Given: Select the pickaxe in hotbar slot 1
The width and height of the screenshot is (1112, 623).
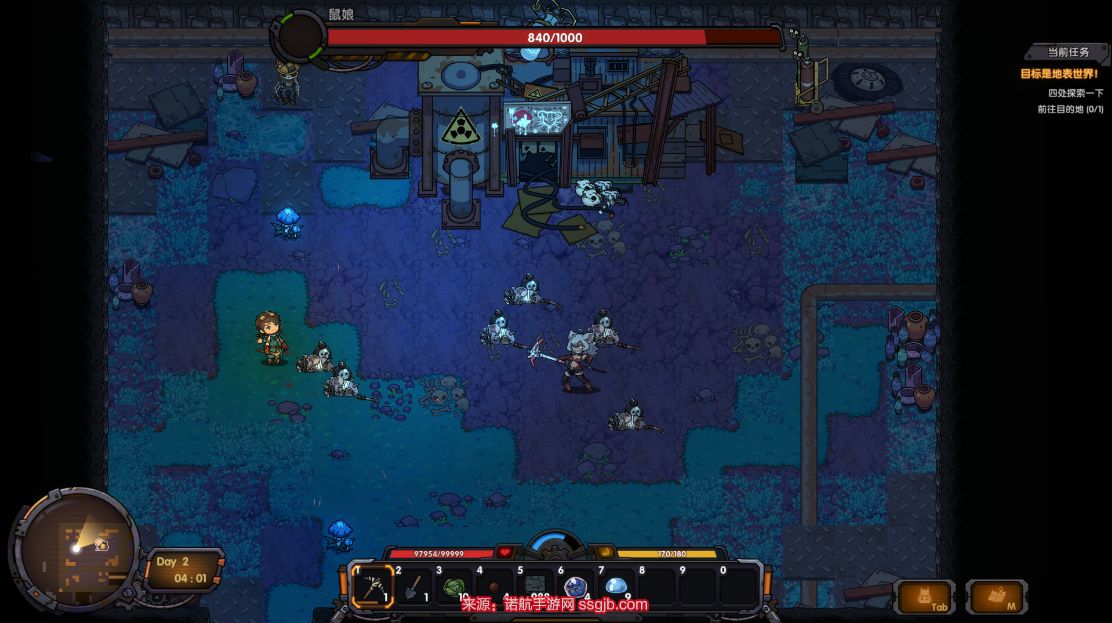Looking at the screenshot, I should 373,587.
